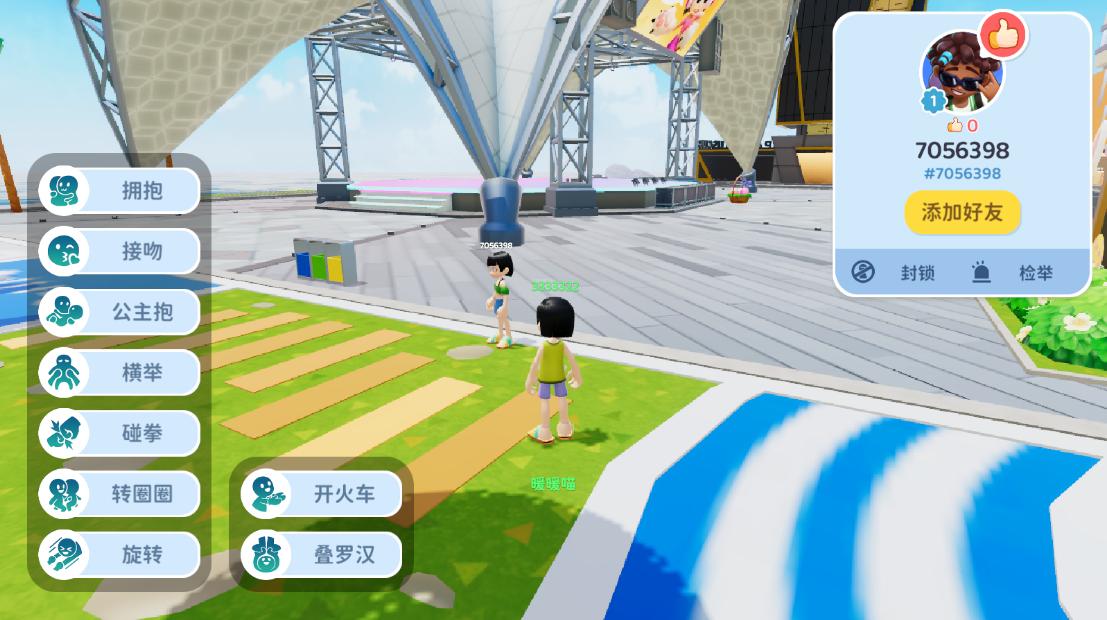The width and height of the screenshot is (1107, 620).
Task: Select the 接吻 kiss action
Action: [x=120, y=251]
